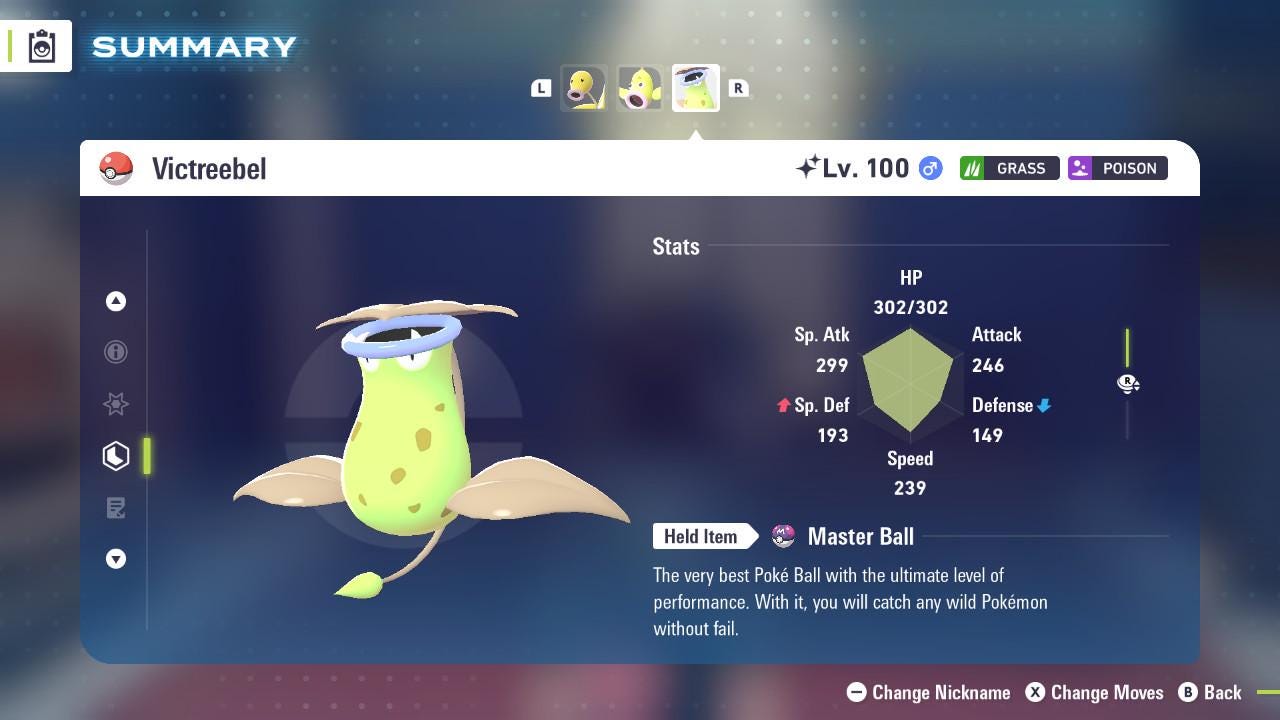This screenshot has height=720, width=1280.
Task: Open the Pokémon info page via the info icon
Action: tap(116, 352)
